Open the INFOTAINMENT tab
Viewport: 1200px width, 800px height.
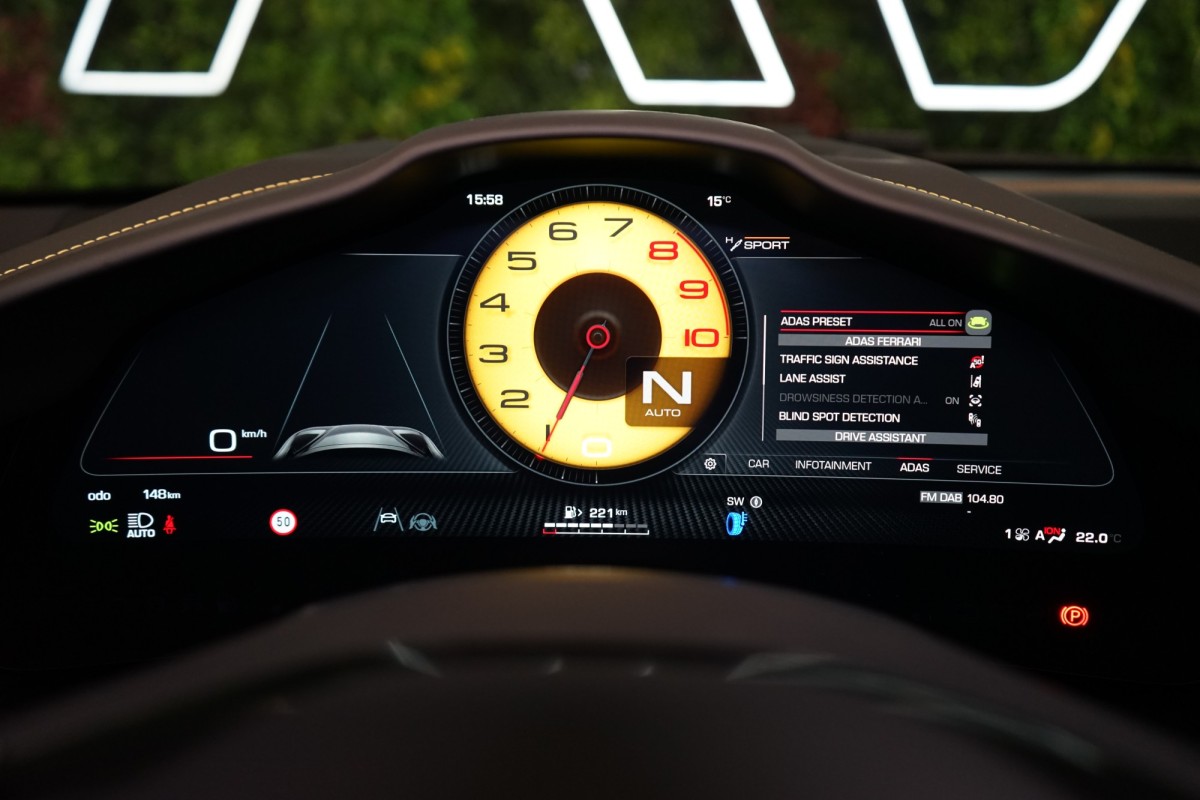click(833, 465)
